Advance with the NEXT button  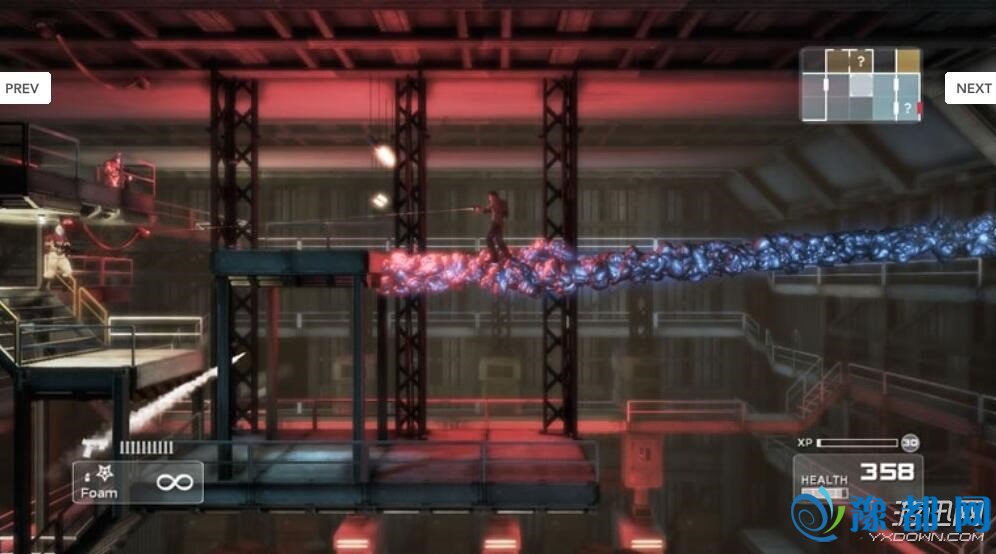[x=971, y=88]
